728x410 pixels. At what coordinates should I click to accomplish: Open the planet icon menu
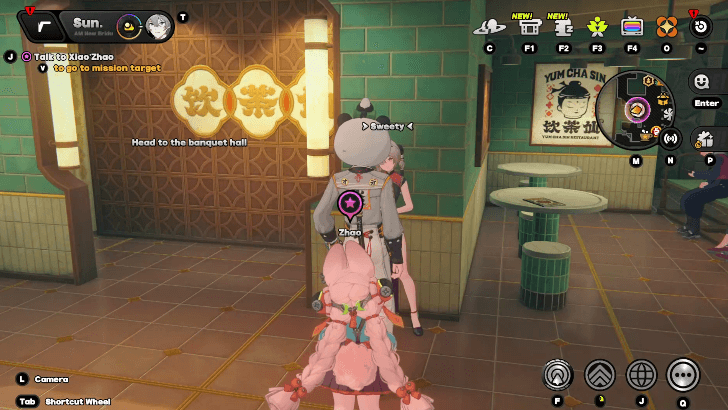click(x=490, y=27)
